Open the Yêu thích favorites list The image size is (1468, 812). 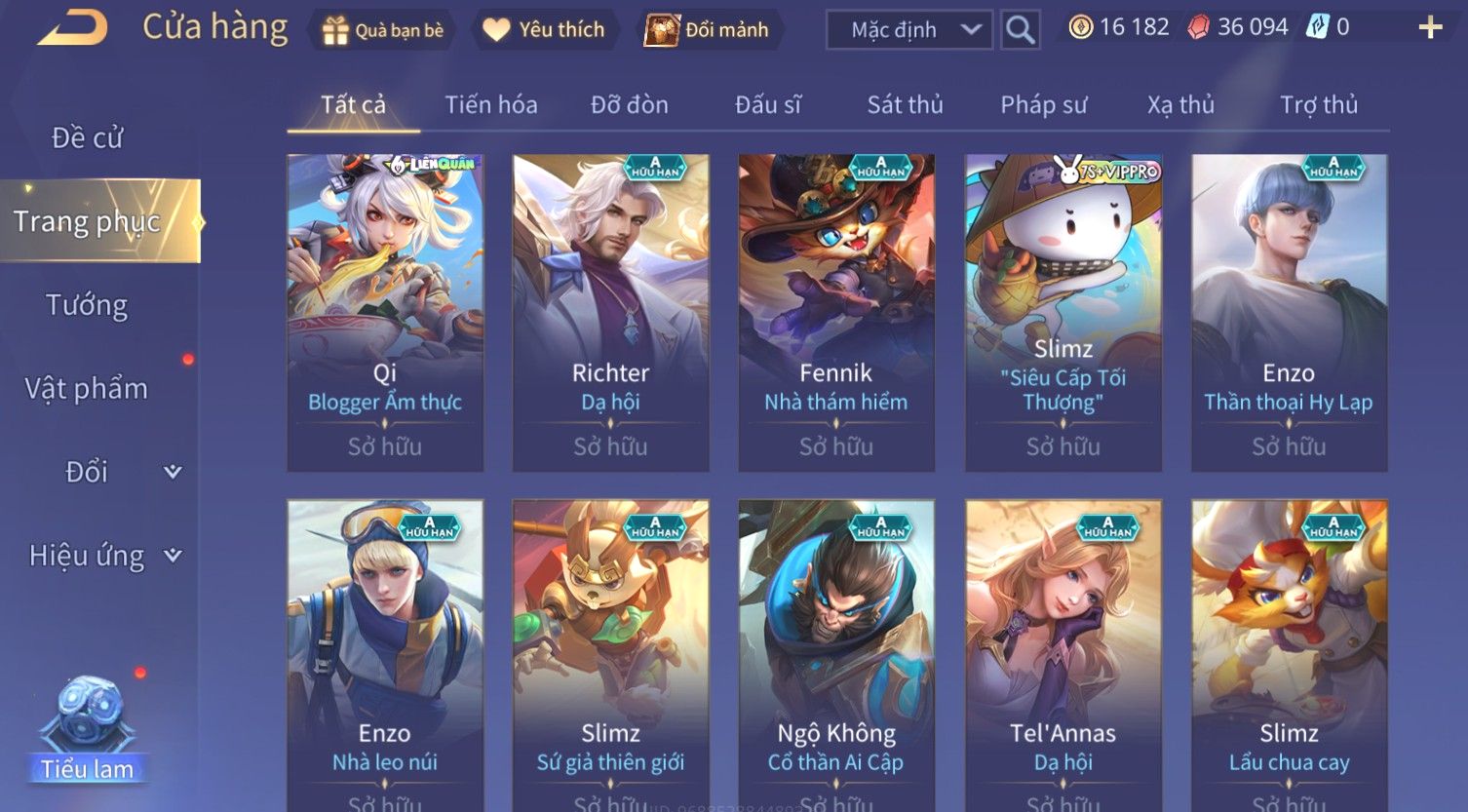[x=544, y=30]
